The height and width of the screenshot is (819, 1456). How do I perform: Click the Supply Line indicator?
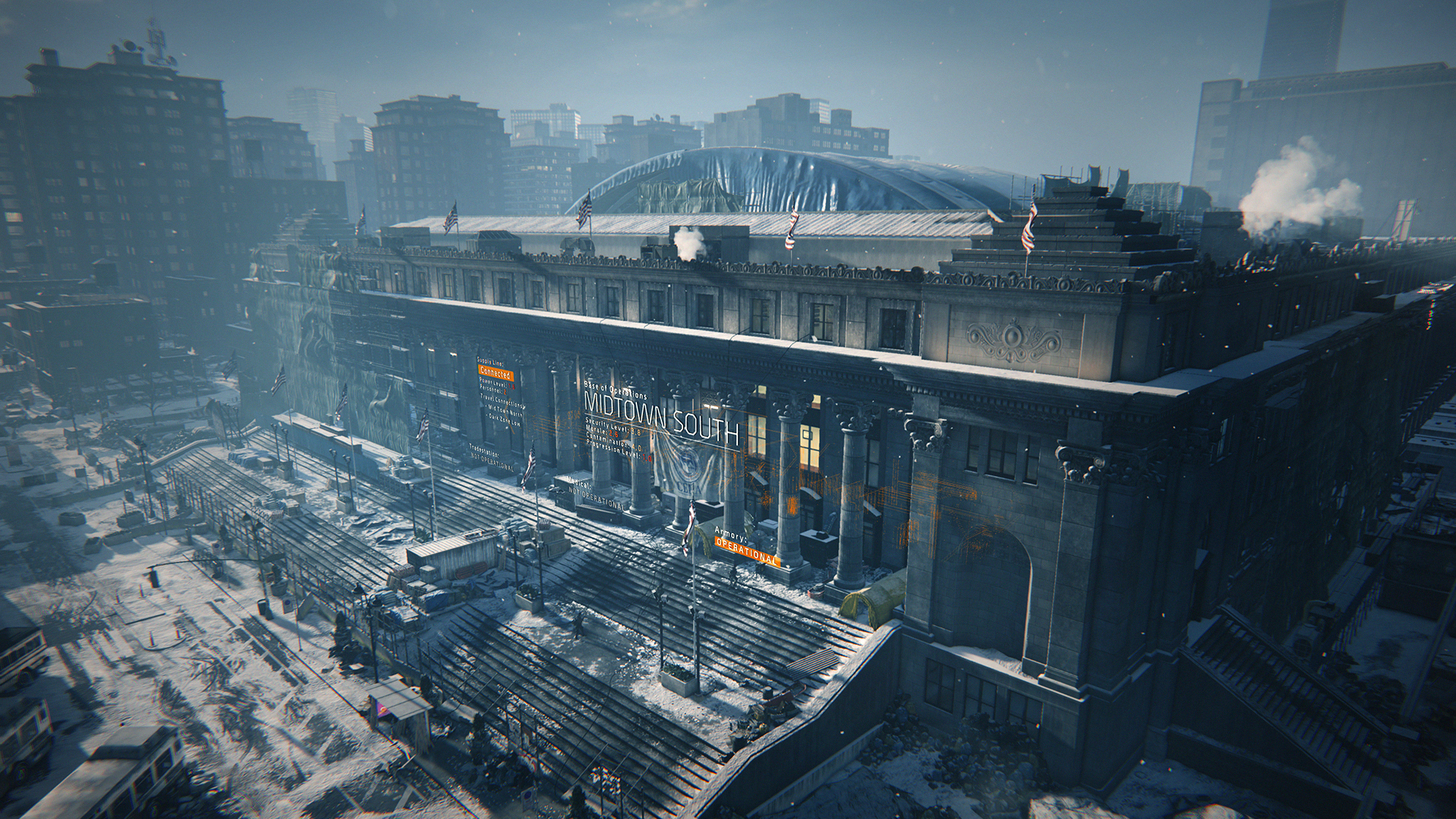[491, 361]
